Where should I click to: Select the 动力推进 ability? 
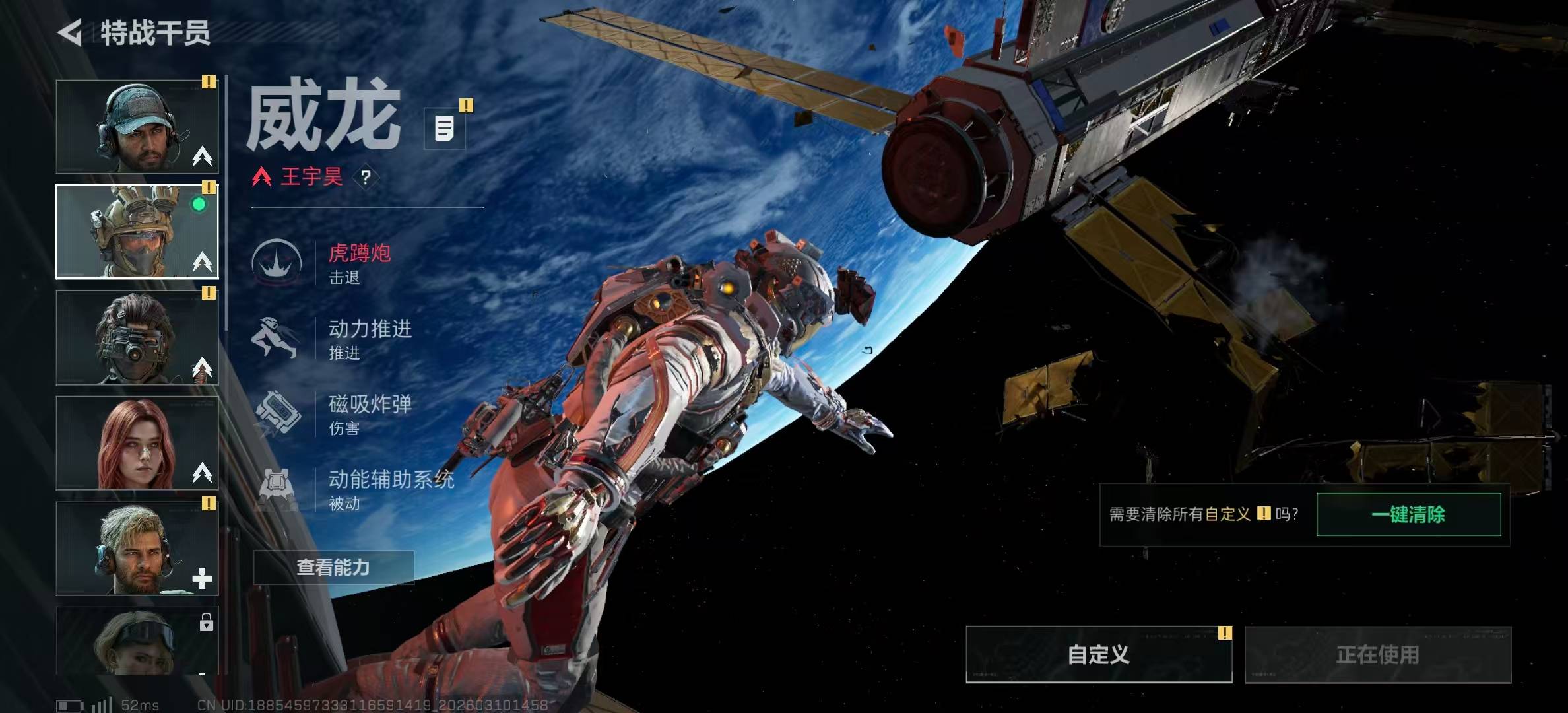370,338
